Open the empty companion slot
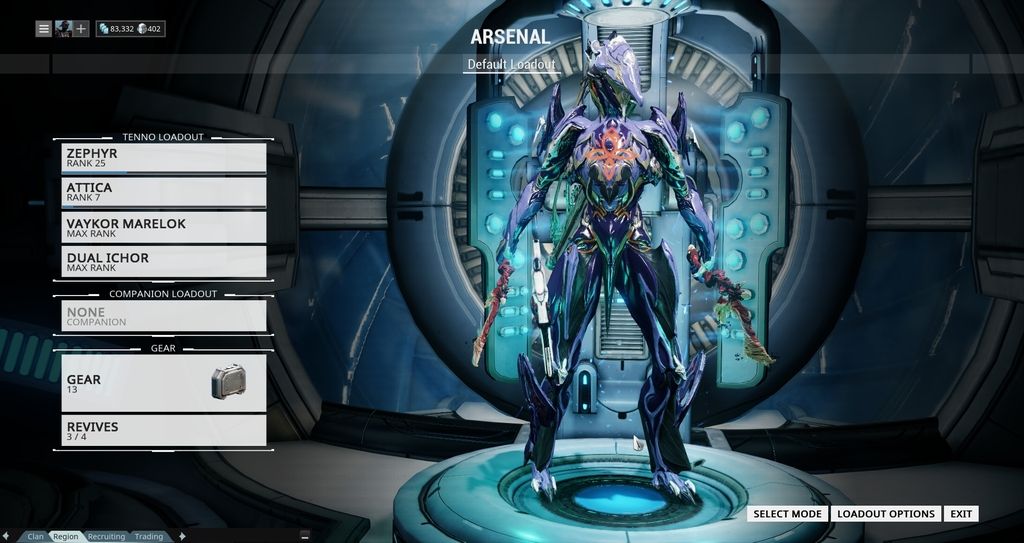Viewport: 1024px width, 543px height. point(164,316)
